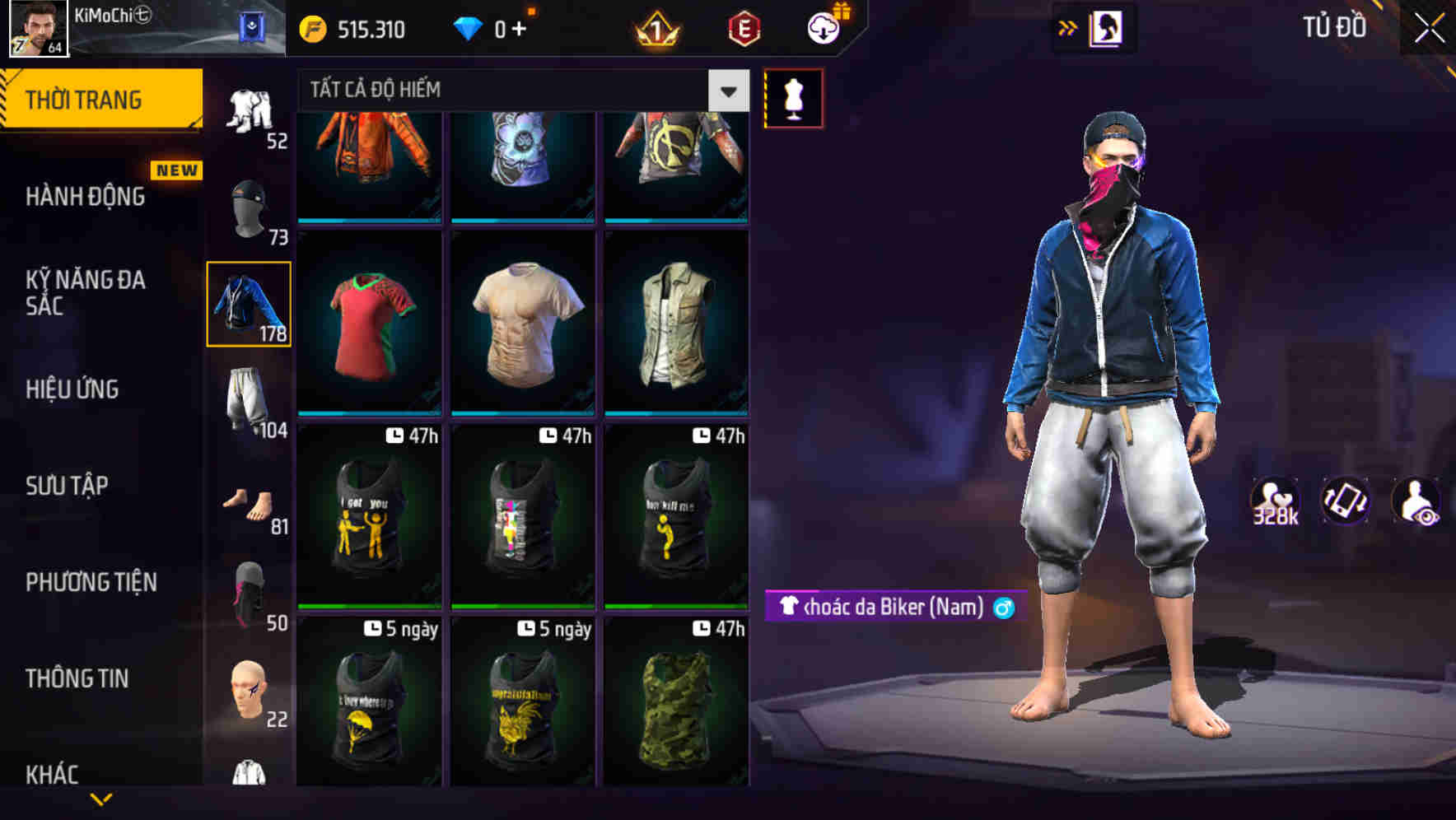Click the cloud gift download icon
1456x820 pixels.
pyautogui.click(x=822, y=26)
